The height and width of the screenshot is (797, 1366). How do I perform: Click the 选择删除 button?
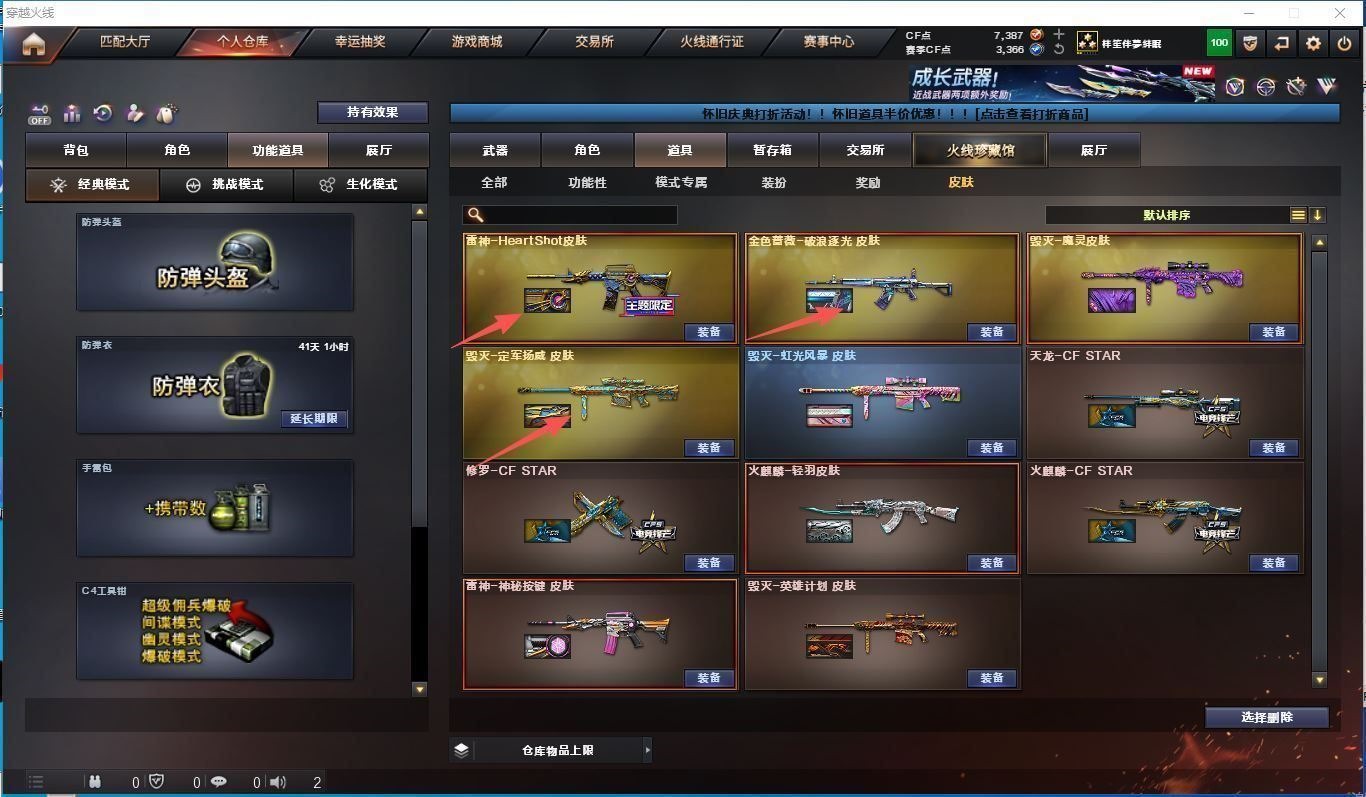click(x=1266, y=717)
